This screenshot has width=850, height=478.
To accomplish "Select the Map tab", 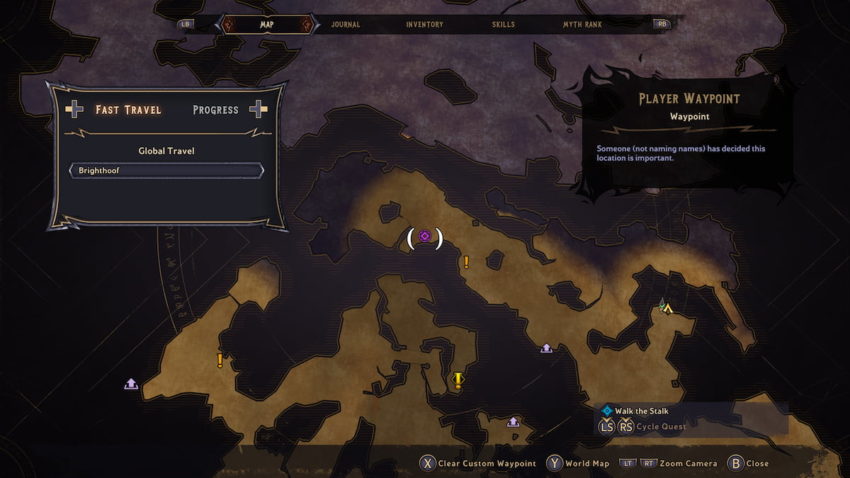I will click(x=266, y=24).
